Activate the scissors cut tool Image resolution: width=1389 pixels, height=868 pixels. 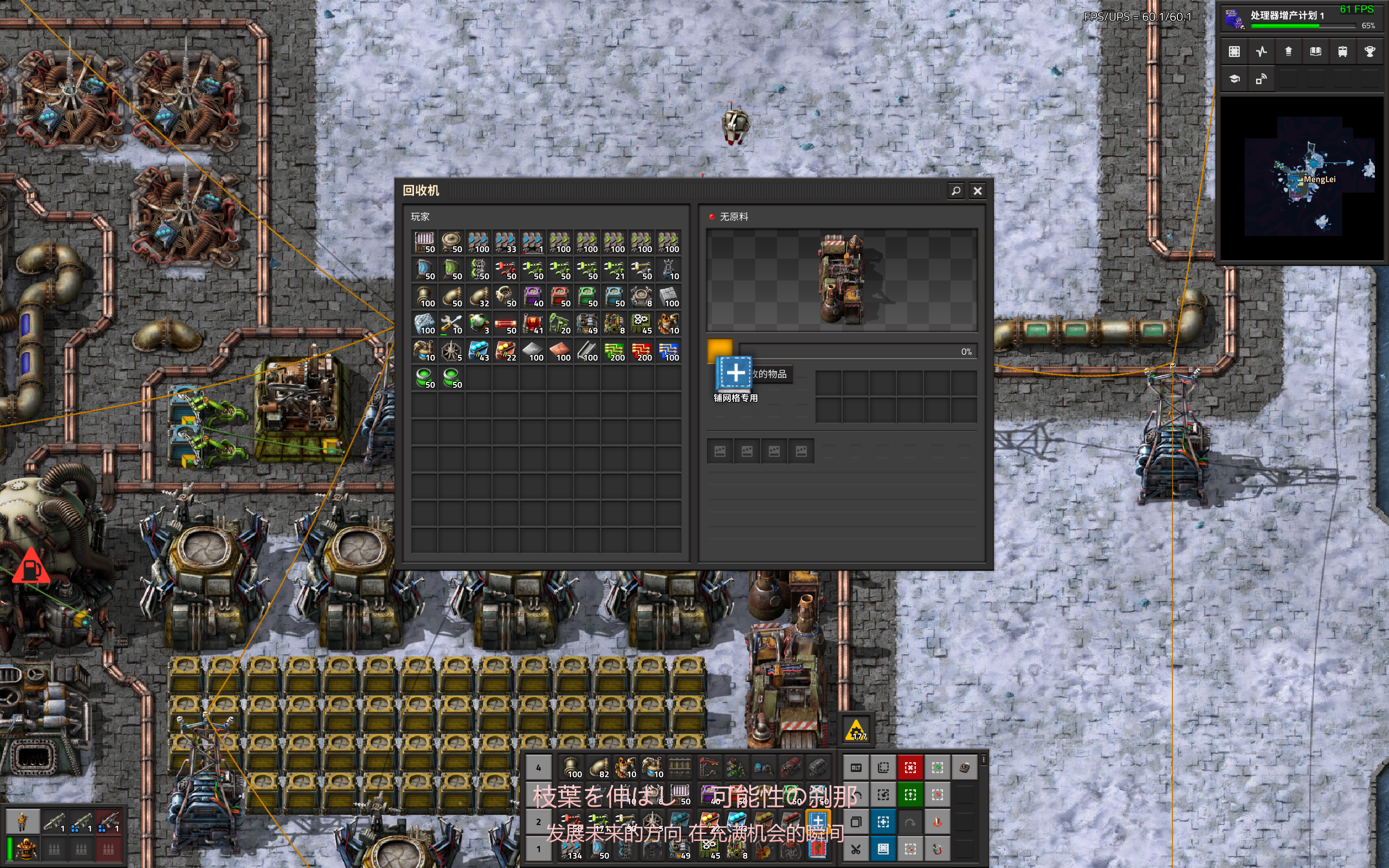click(856, 849)
